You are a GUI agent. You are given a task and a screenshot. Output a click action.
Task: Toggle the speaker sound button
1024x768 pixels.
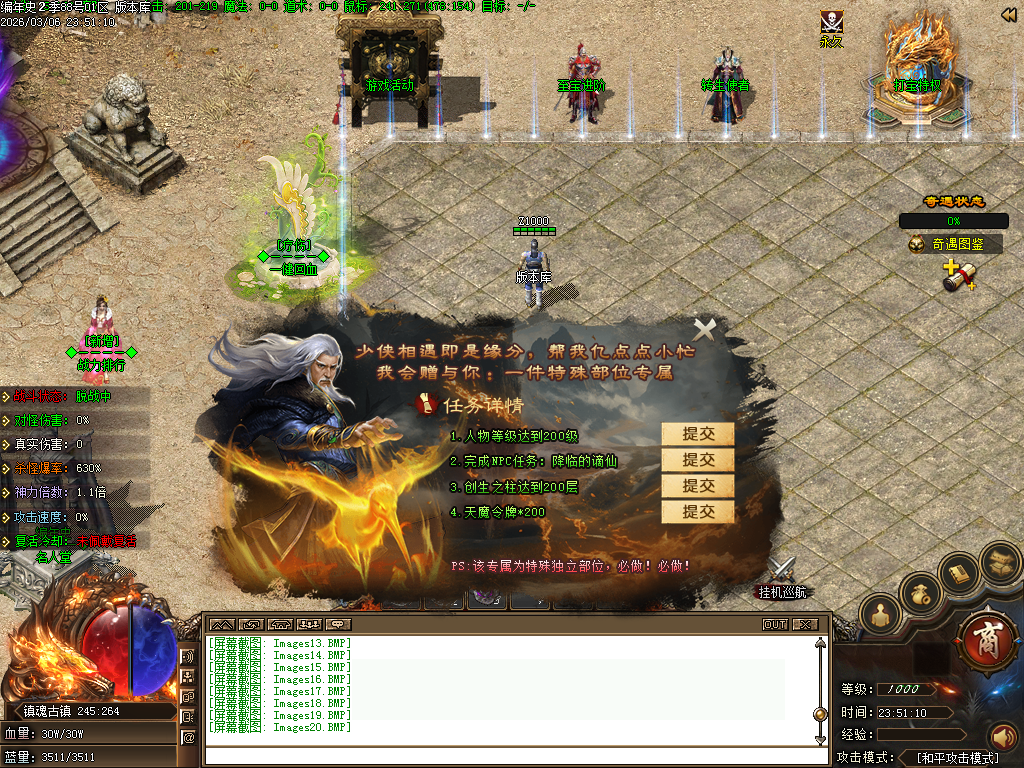pyautogui.click(x=1002, y=737)
